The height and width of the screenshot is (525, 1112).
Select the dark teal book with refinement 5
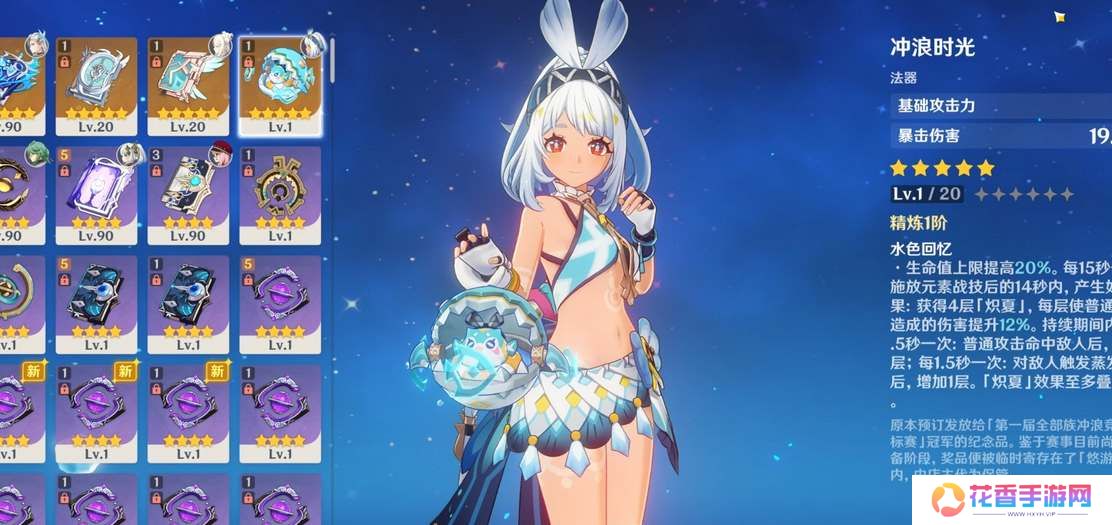pos(95,300)
